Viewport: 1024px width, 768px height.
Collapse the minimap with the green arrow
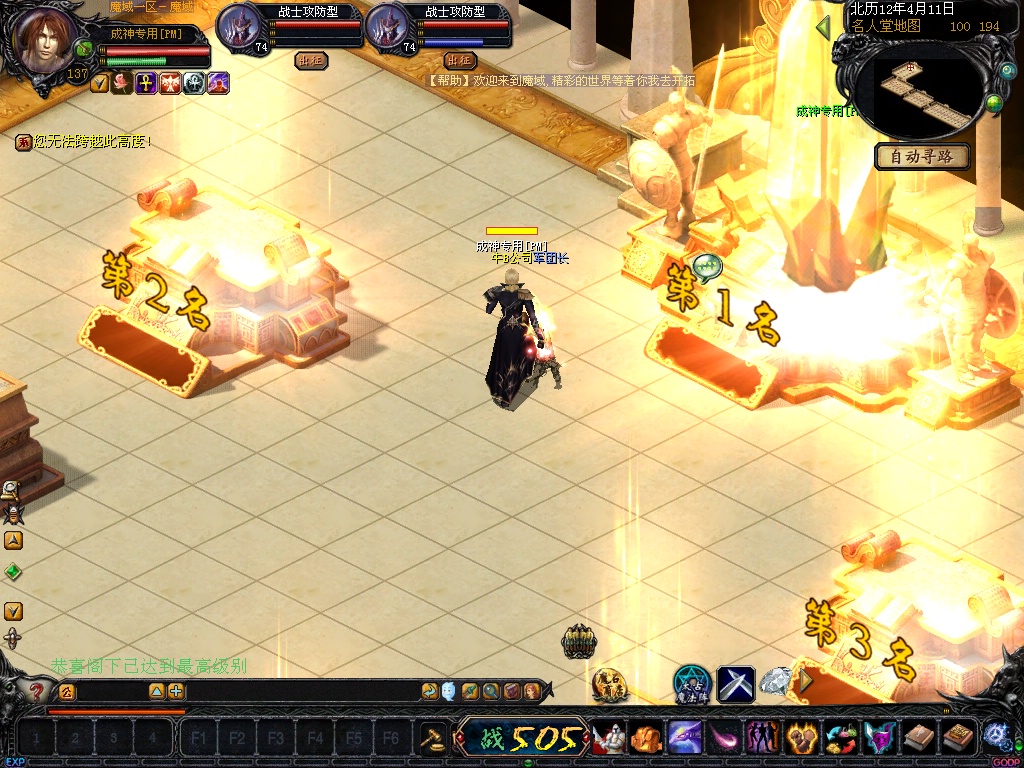tap(824, 27)
